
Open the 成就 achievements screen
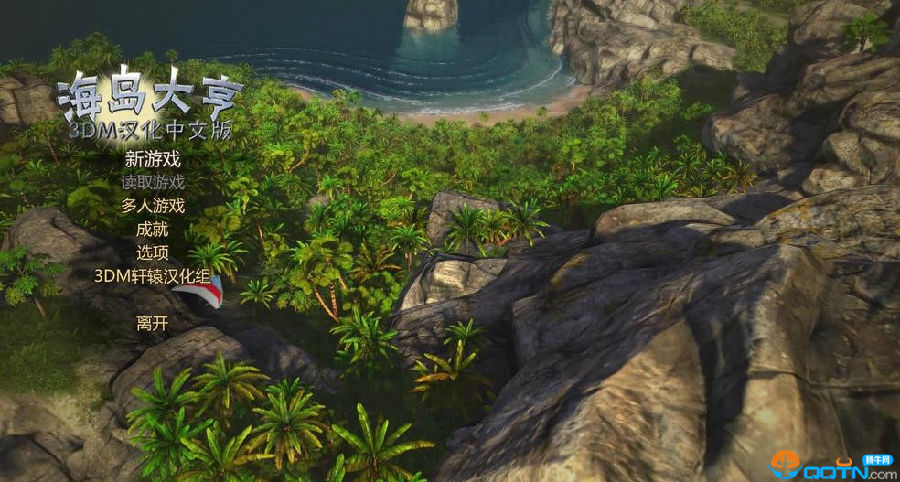click(152, 229)
